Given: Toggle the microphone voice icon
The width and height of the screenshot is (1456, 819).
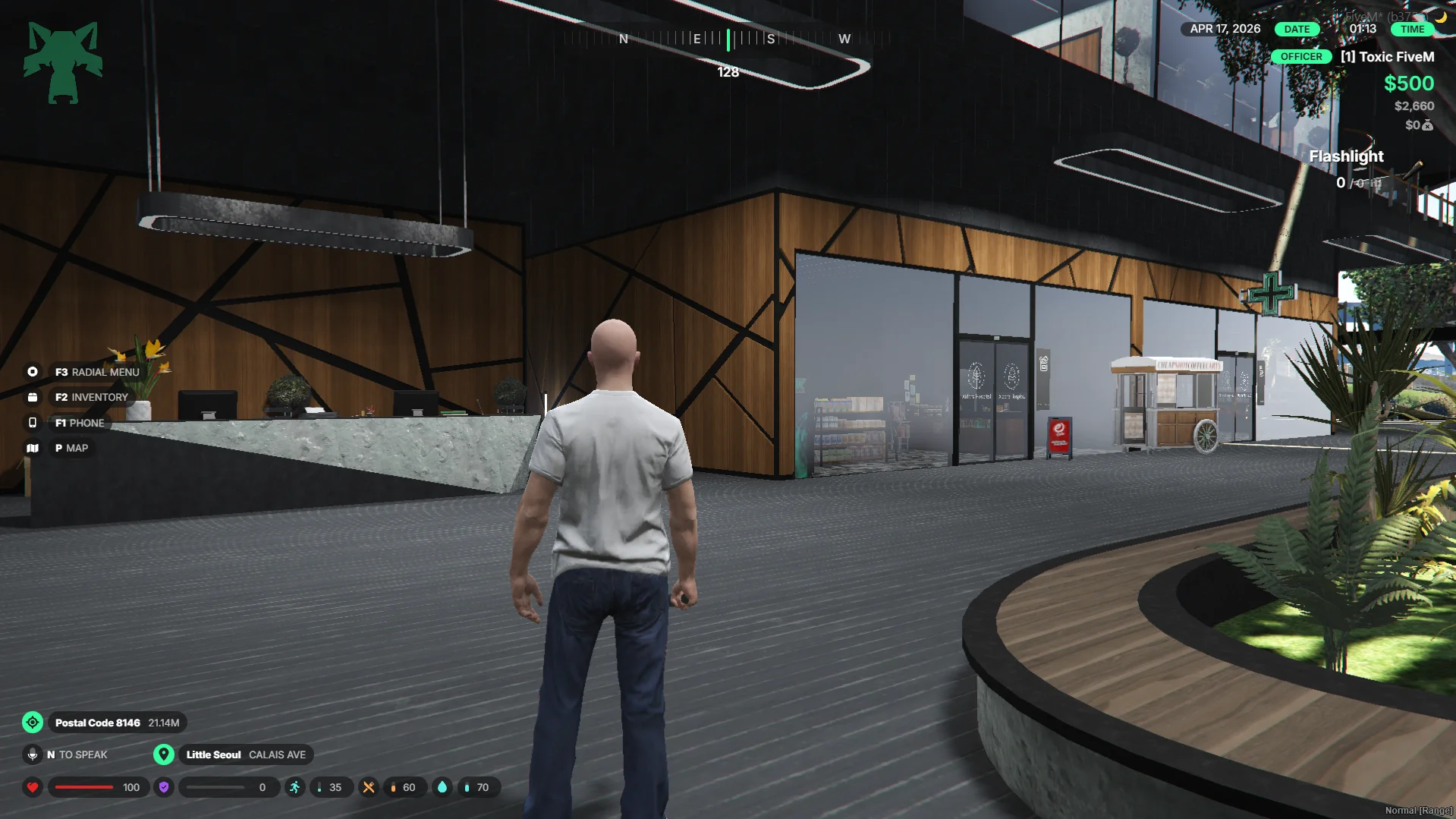Looking at the screenshot, I should (x=33, y=754).
